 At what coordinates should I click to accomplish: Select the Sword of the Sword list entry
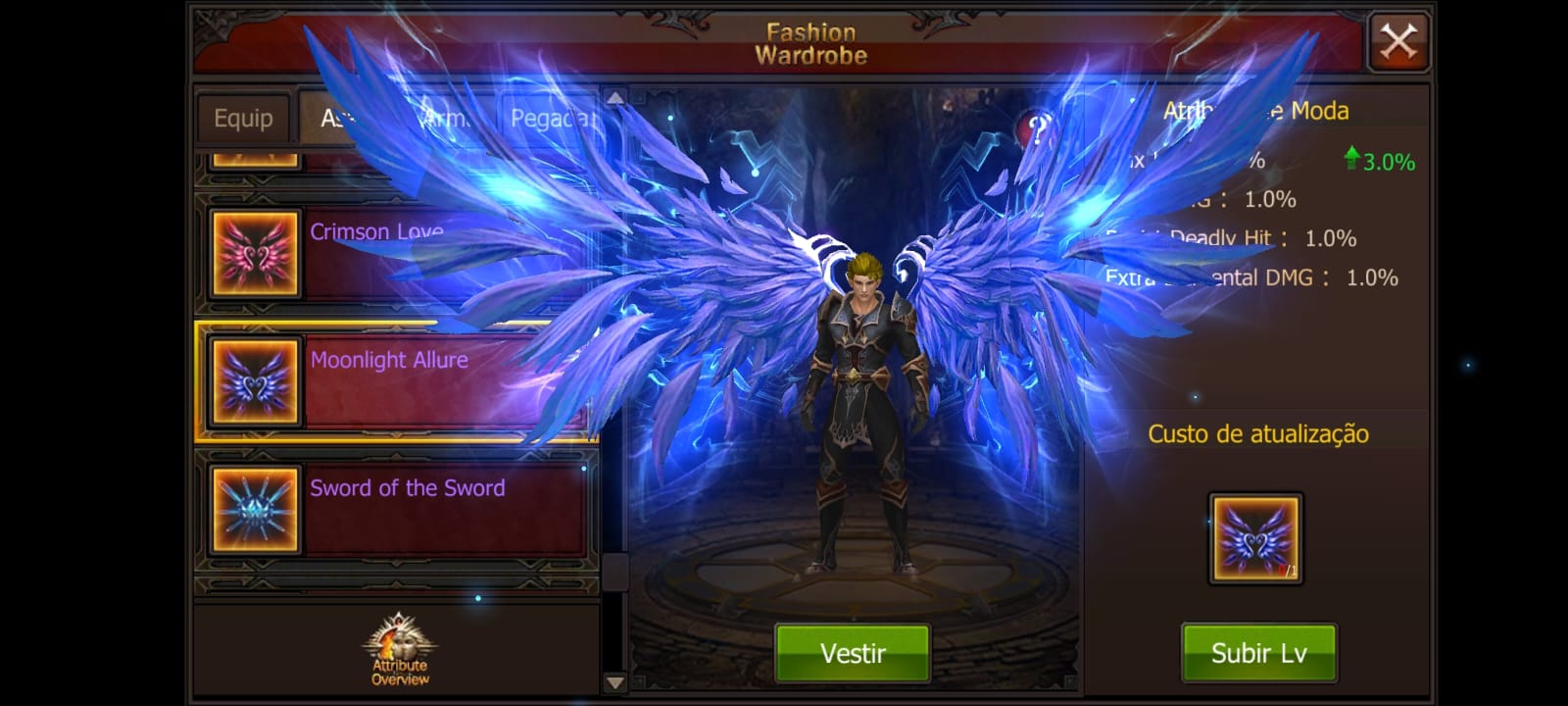pyautogui.click(x=441, y=509)
